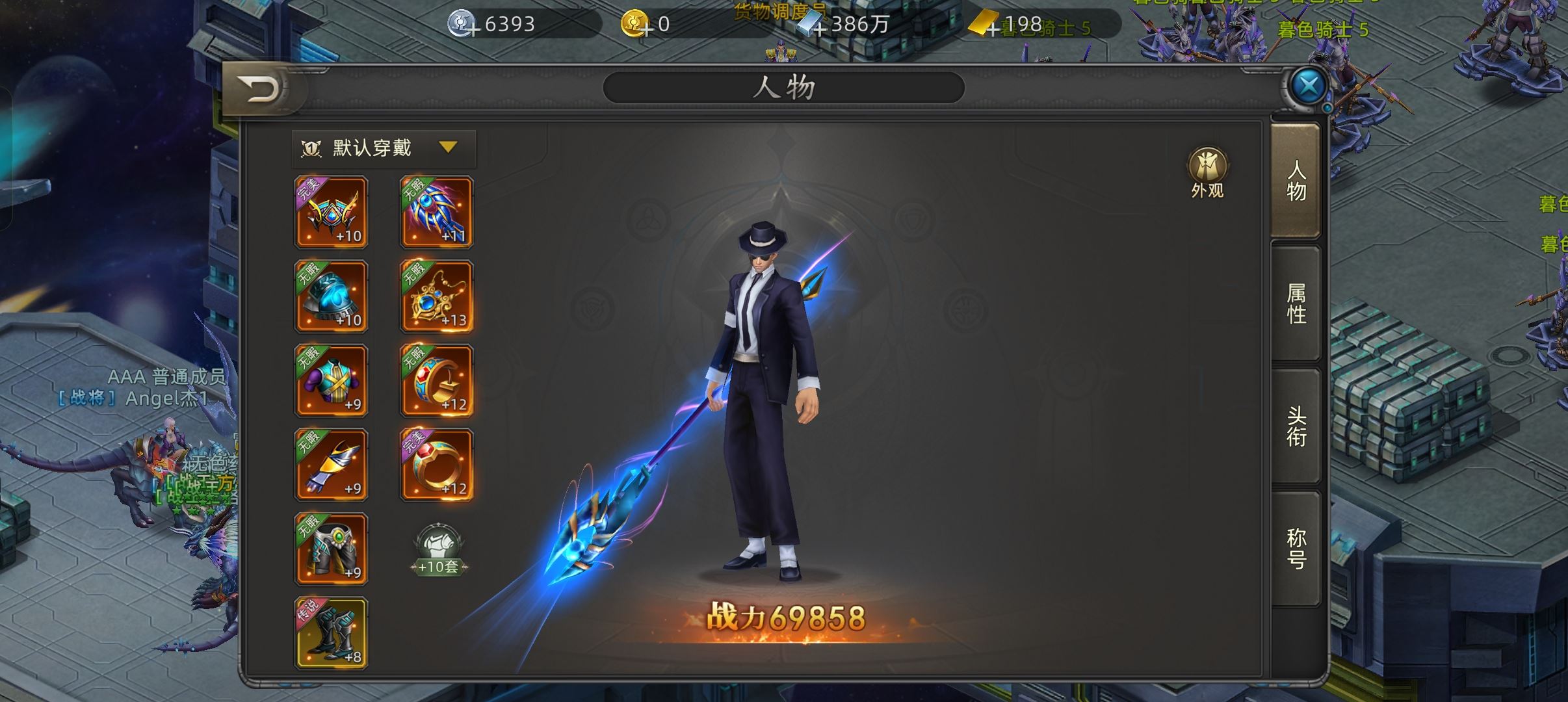Select the +9 gauntlet glove slot
Image resolution: width=1568 pixels, height=702 pixels.
tap(332, 465)
